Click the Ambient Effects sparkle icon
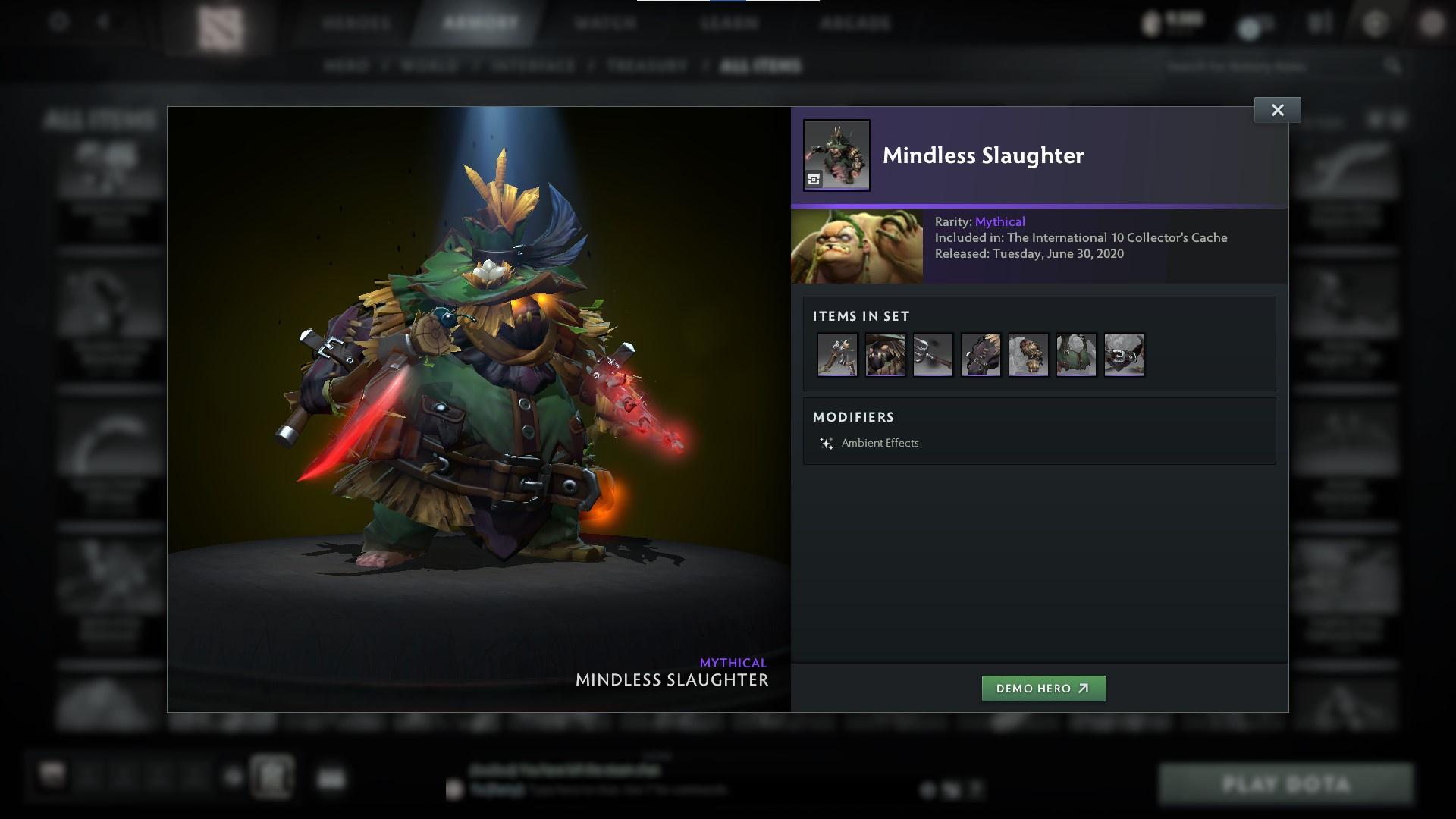The height and width of the screenshot is (819, 1456). tap(826, 443)
